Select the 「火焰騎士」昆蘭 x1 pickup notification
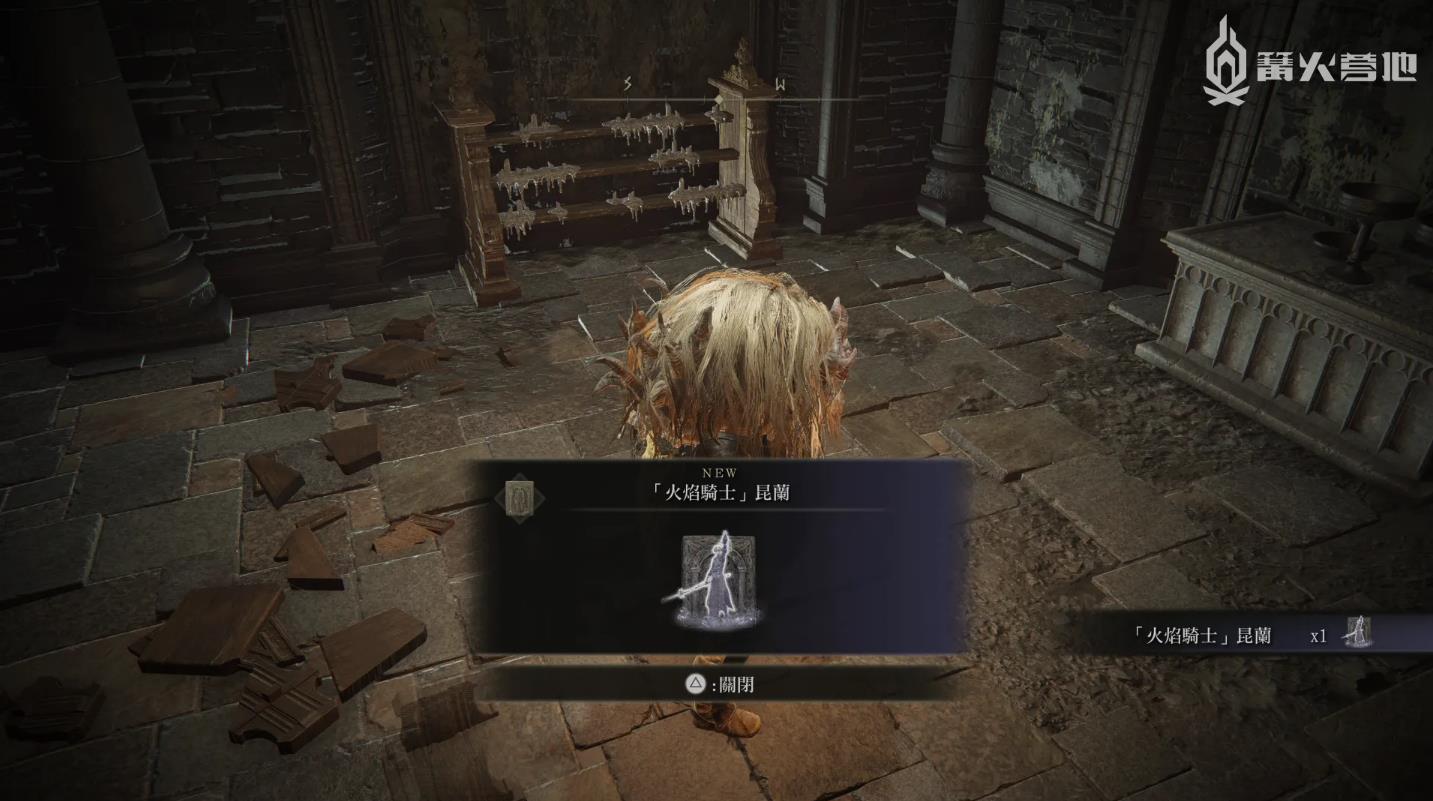 coord(1255,635)
